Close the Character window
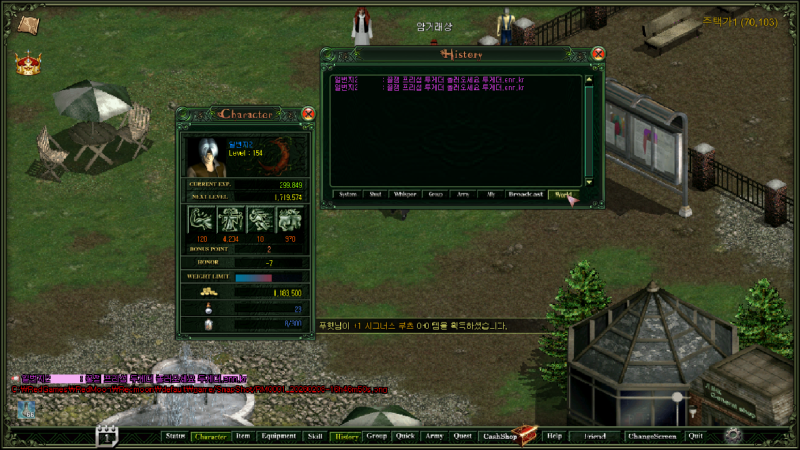The image size is (800, 450). pos(308,114)
